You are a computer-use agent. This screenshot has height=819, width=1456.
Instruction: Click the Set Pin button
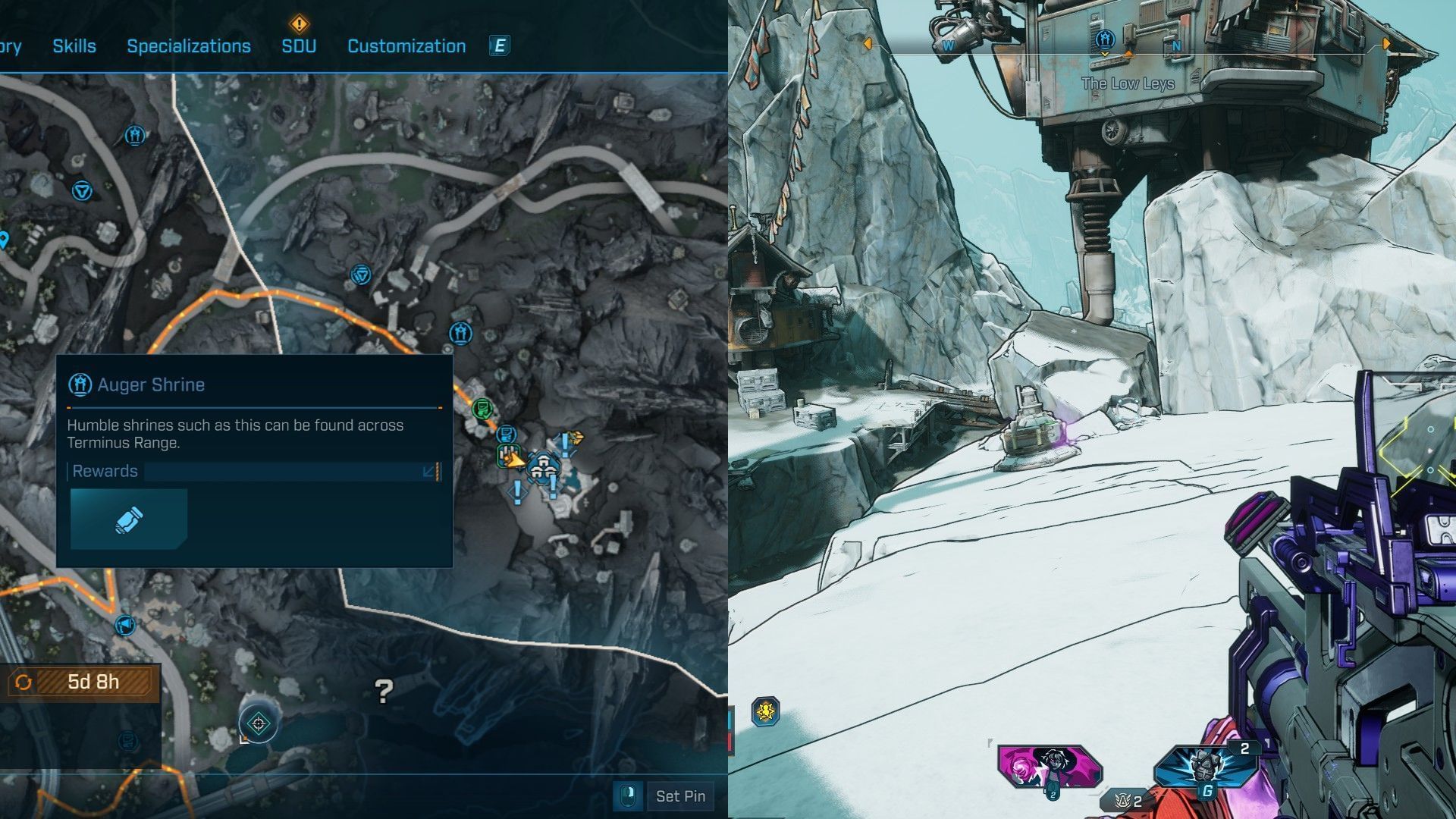click(679, 796)
